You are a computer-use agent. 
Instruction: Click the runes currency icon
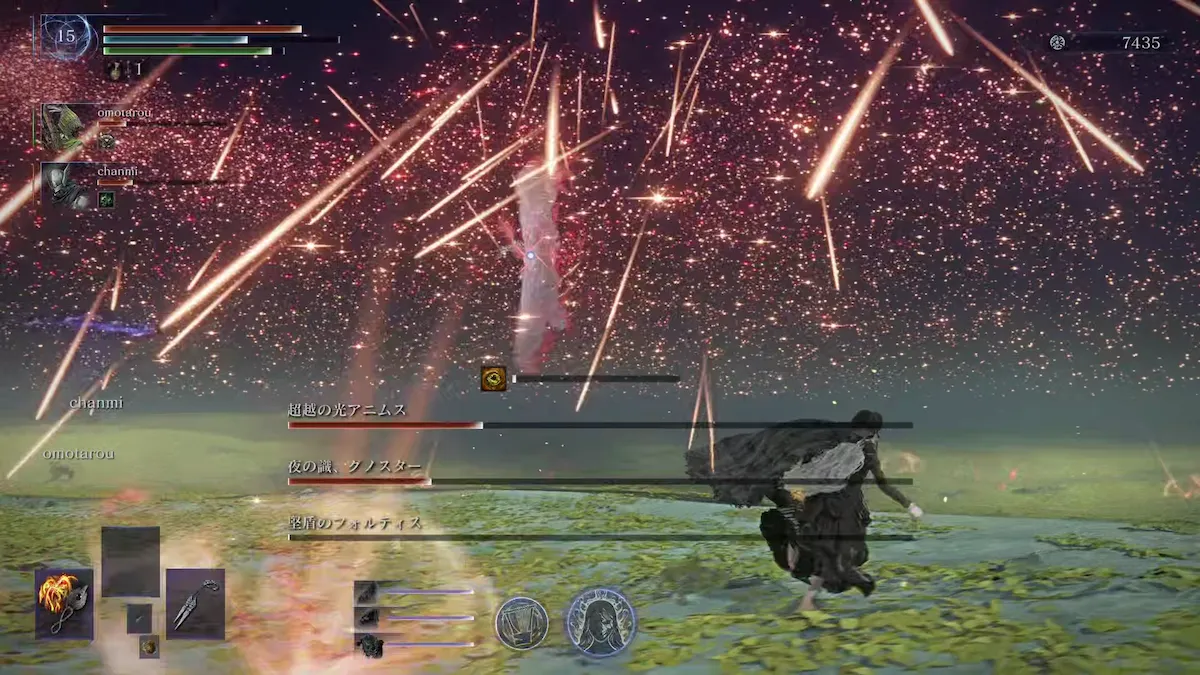click(x=1058, y=42)
